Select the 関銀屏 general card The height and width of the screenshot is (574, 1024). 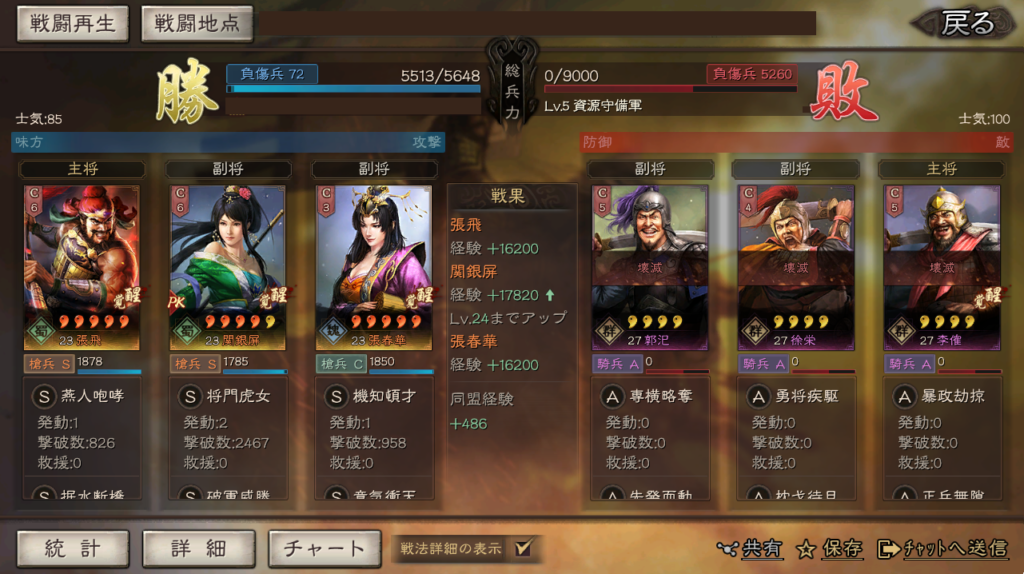coord(228,267)
